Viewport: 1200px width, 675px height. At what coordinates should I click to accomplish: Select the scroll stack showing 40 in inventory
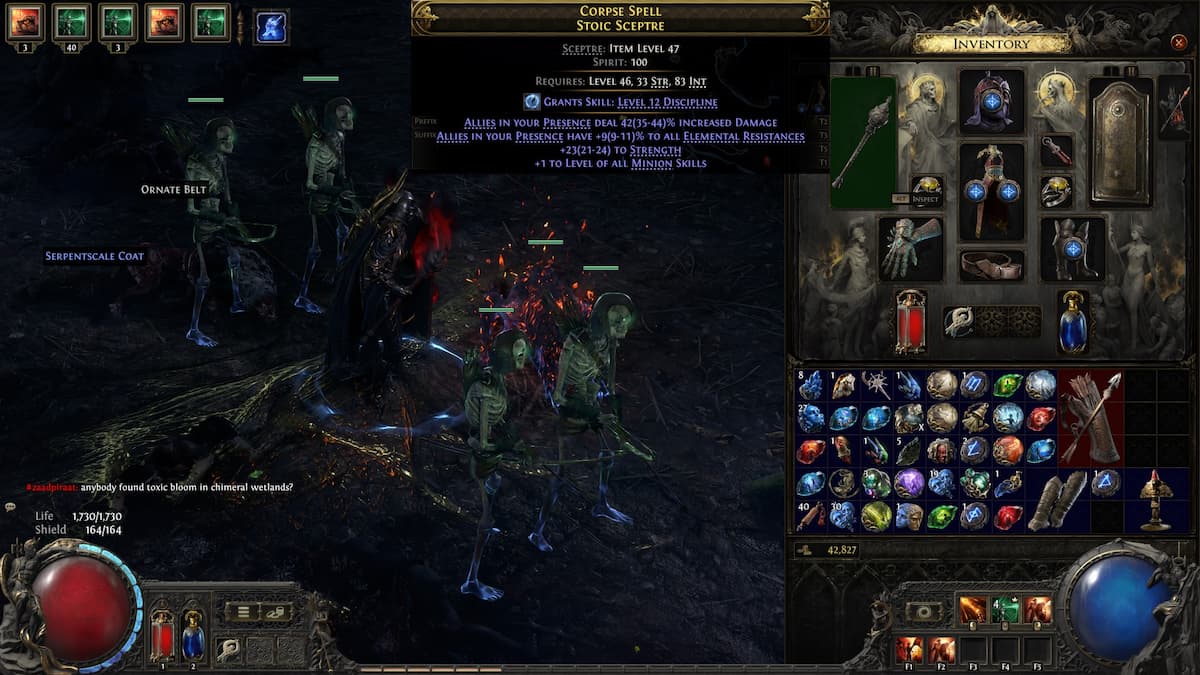click(811, 516)
